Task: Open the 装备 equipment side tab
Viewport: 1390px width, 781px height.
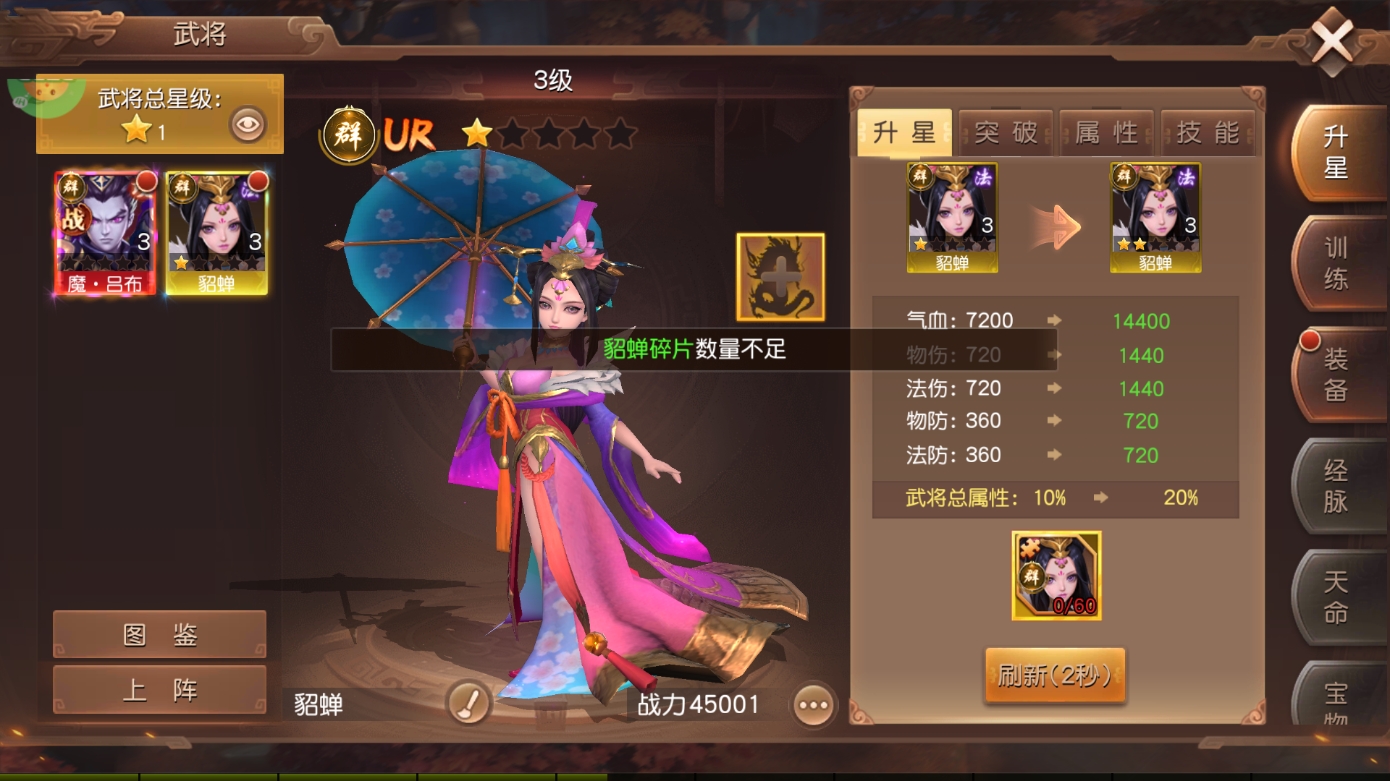Action: coord(1337,374)
